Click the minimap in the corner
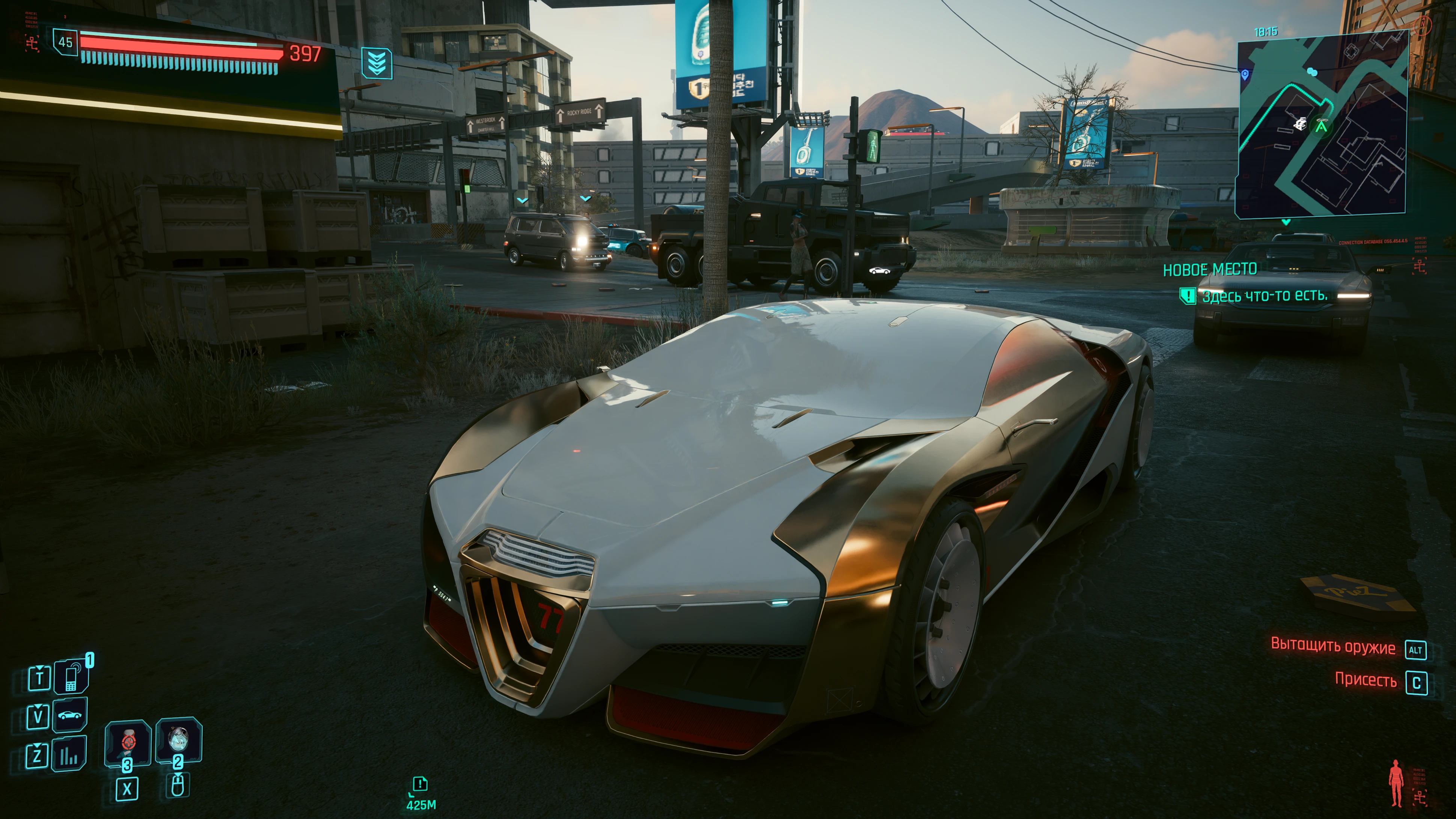1456x819 pixels. click(x=1321, y=127)
